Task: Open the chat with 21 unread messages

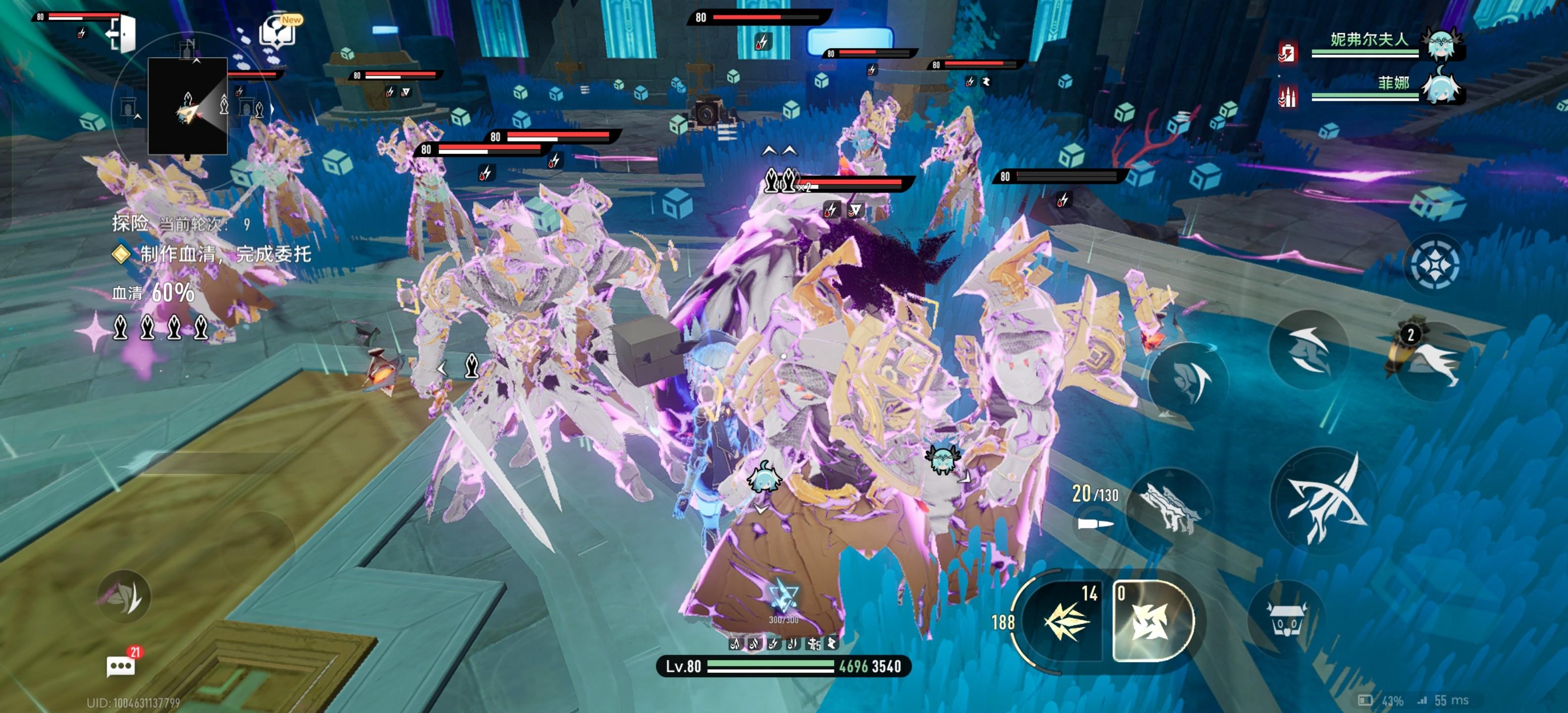Action: click(121, 665)
